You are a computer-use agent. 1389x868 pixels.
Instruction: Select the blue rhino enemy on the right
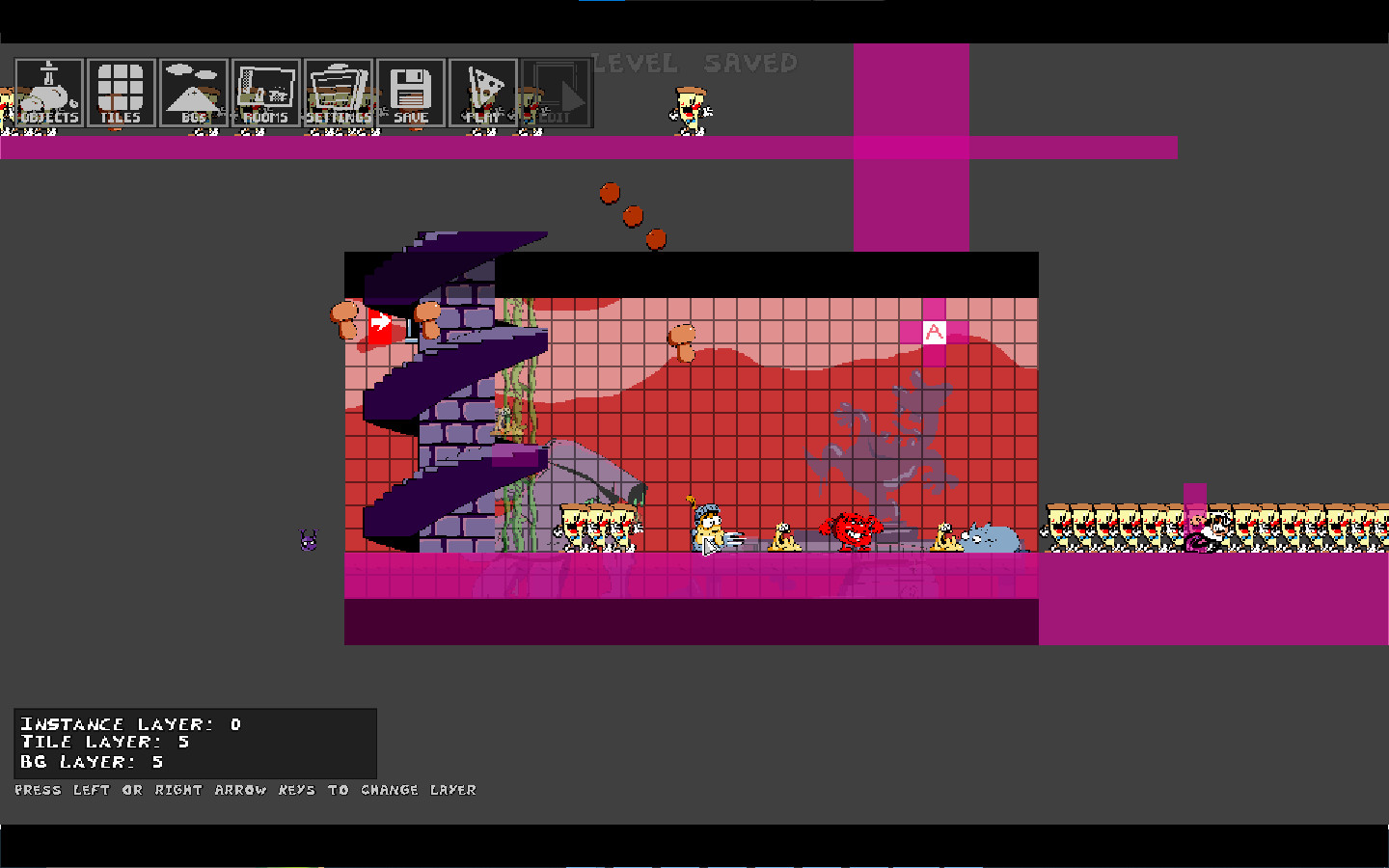coord(994,535)
